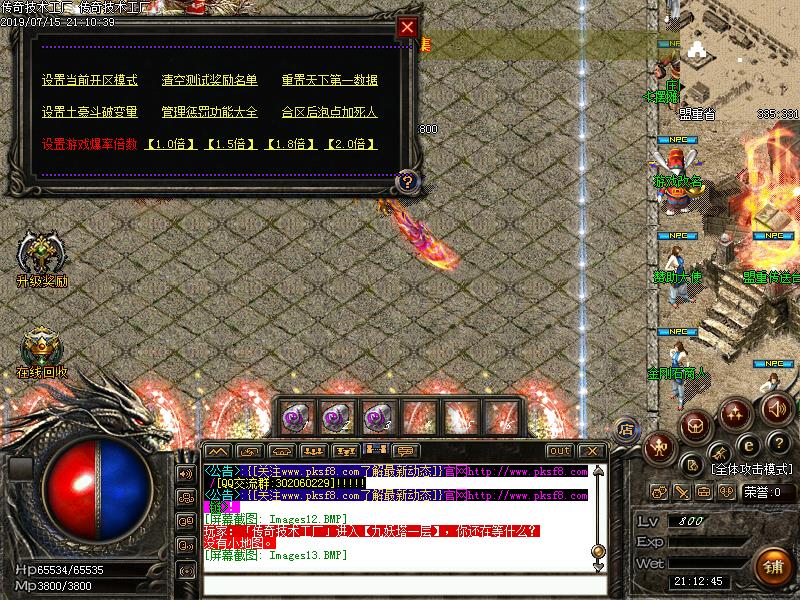Select 清空测试奖励名单 link
The image size is (800, 600).
(x=209, y=80)
